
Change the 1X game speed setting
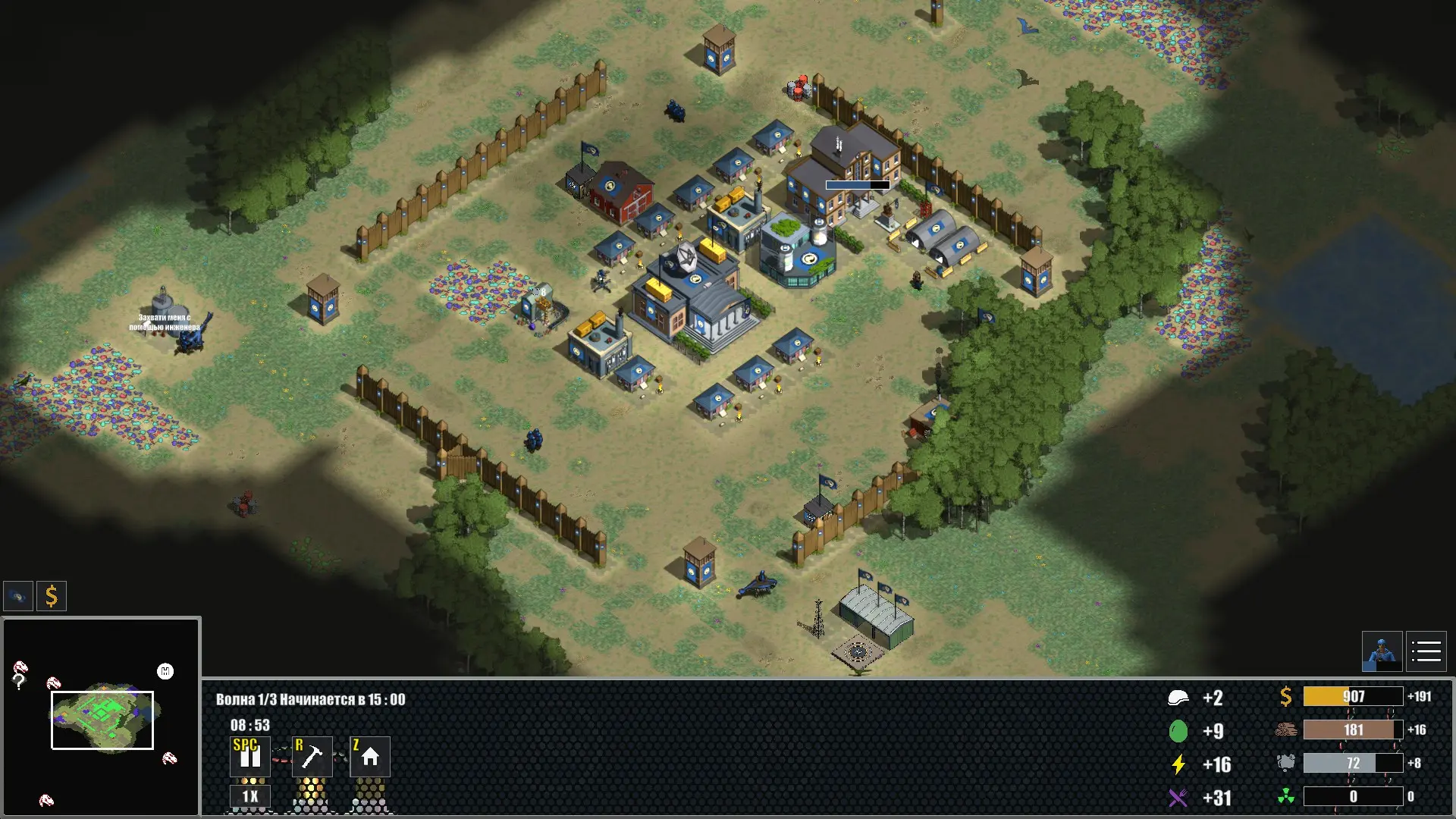[249, 796]
